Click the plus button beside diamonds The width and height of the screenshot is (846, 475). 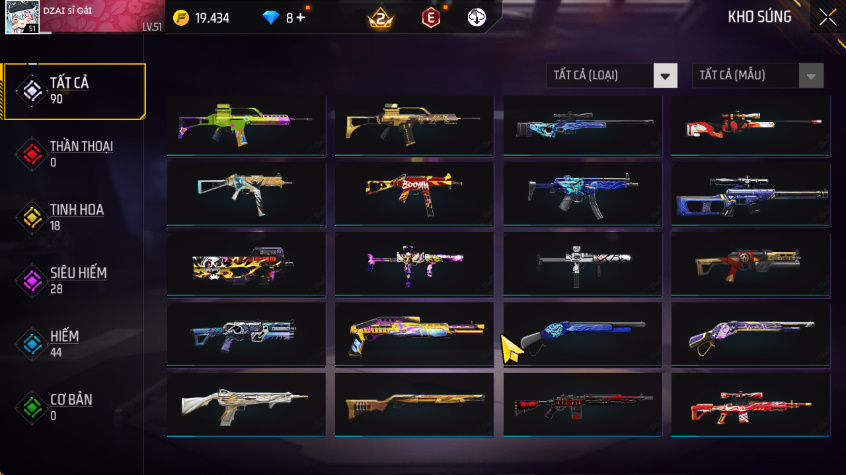pos(300,18)
